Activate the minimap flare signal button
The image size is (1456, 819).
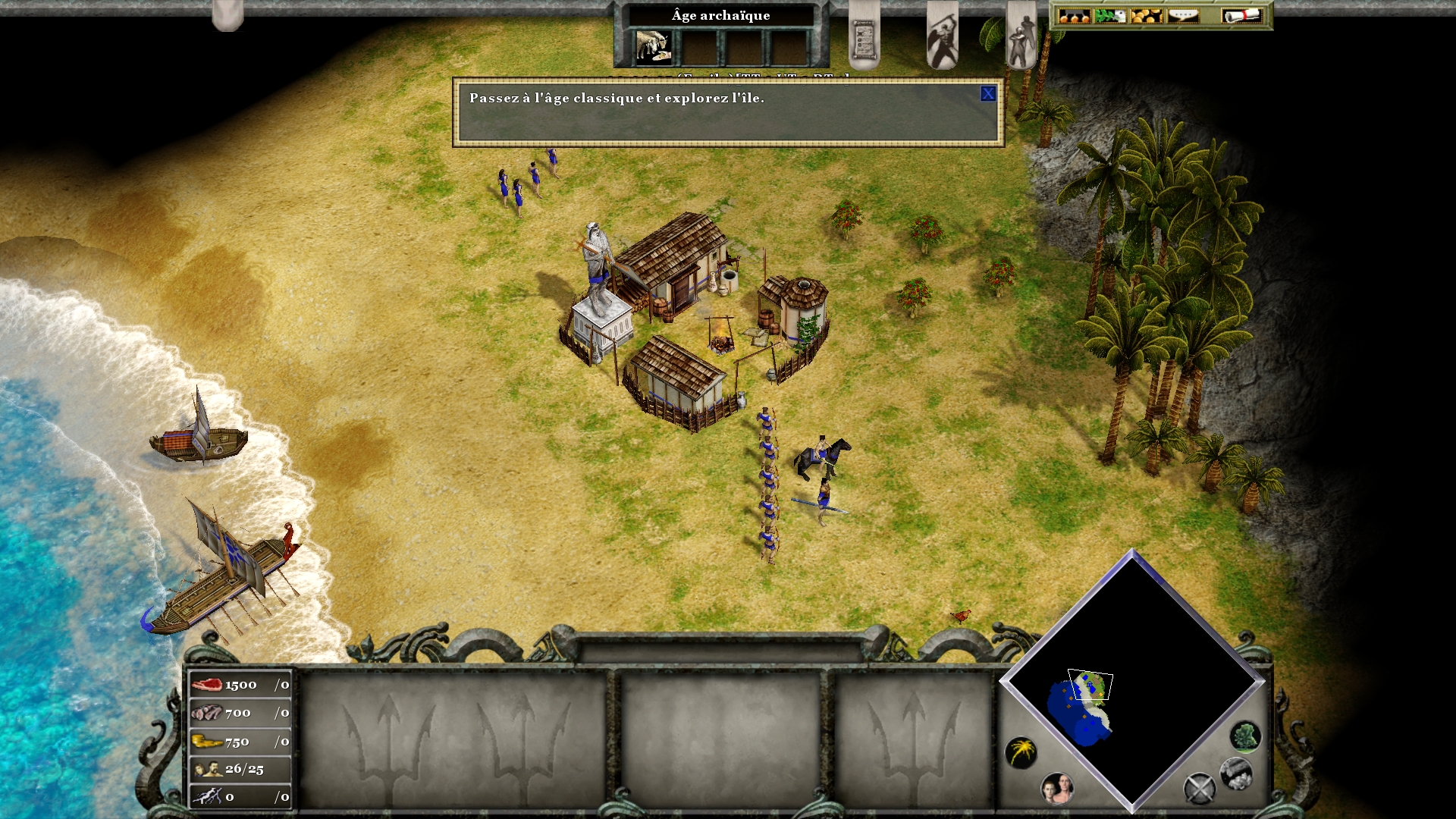tap(1021, 752)
